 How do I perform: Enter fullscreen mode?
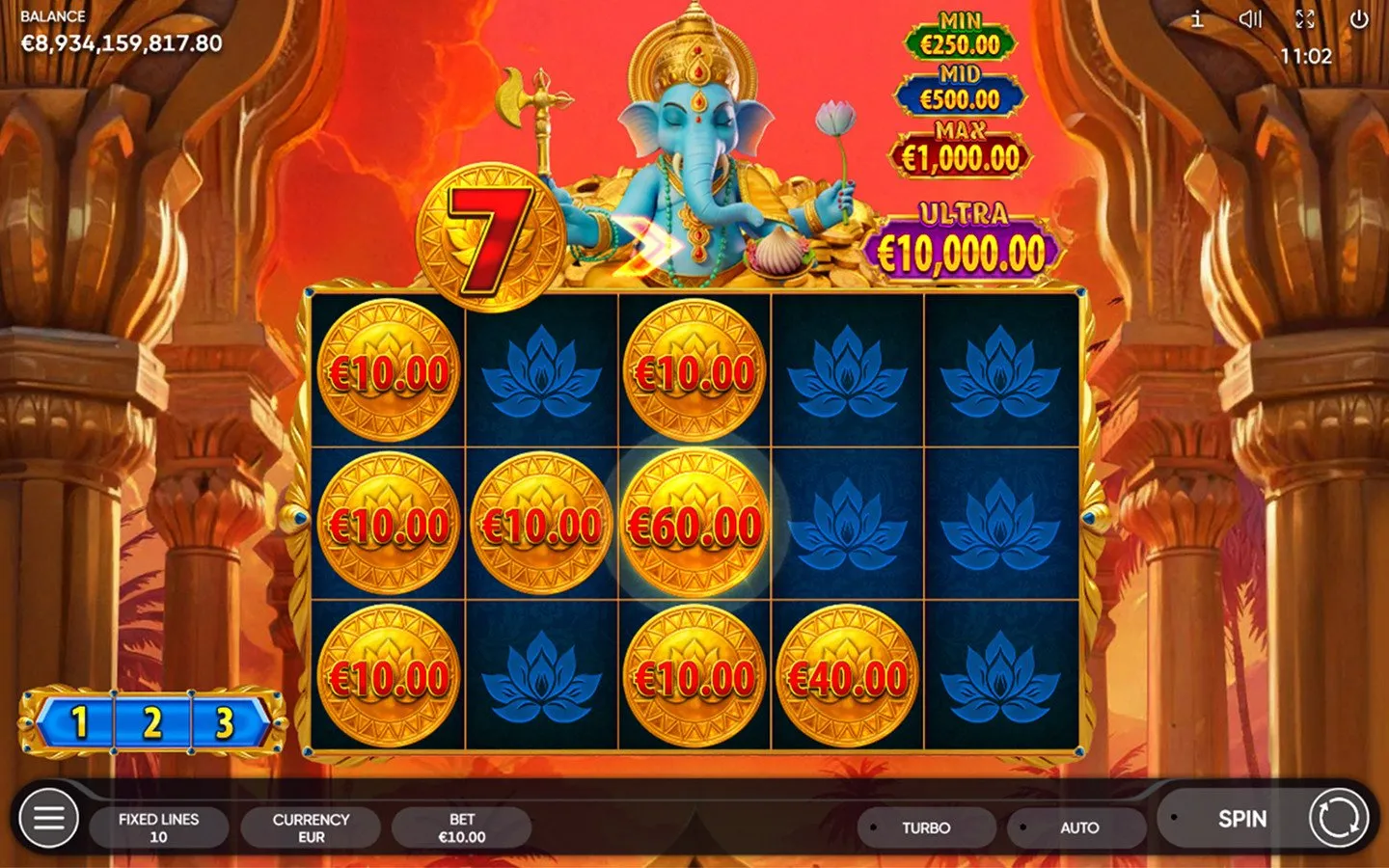point(1307,17)
